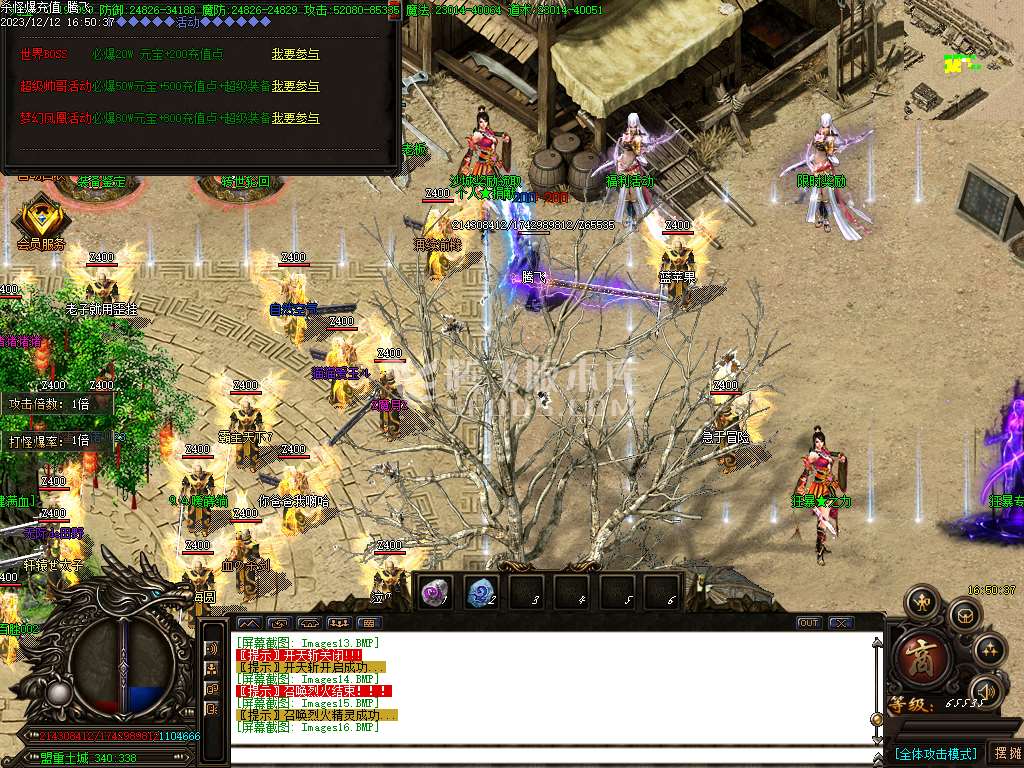
Task: Use the blue item in hotbar slot 2
Action: point(481,591)
